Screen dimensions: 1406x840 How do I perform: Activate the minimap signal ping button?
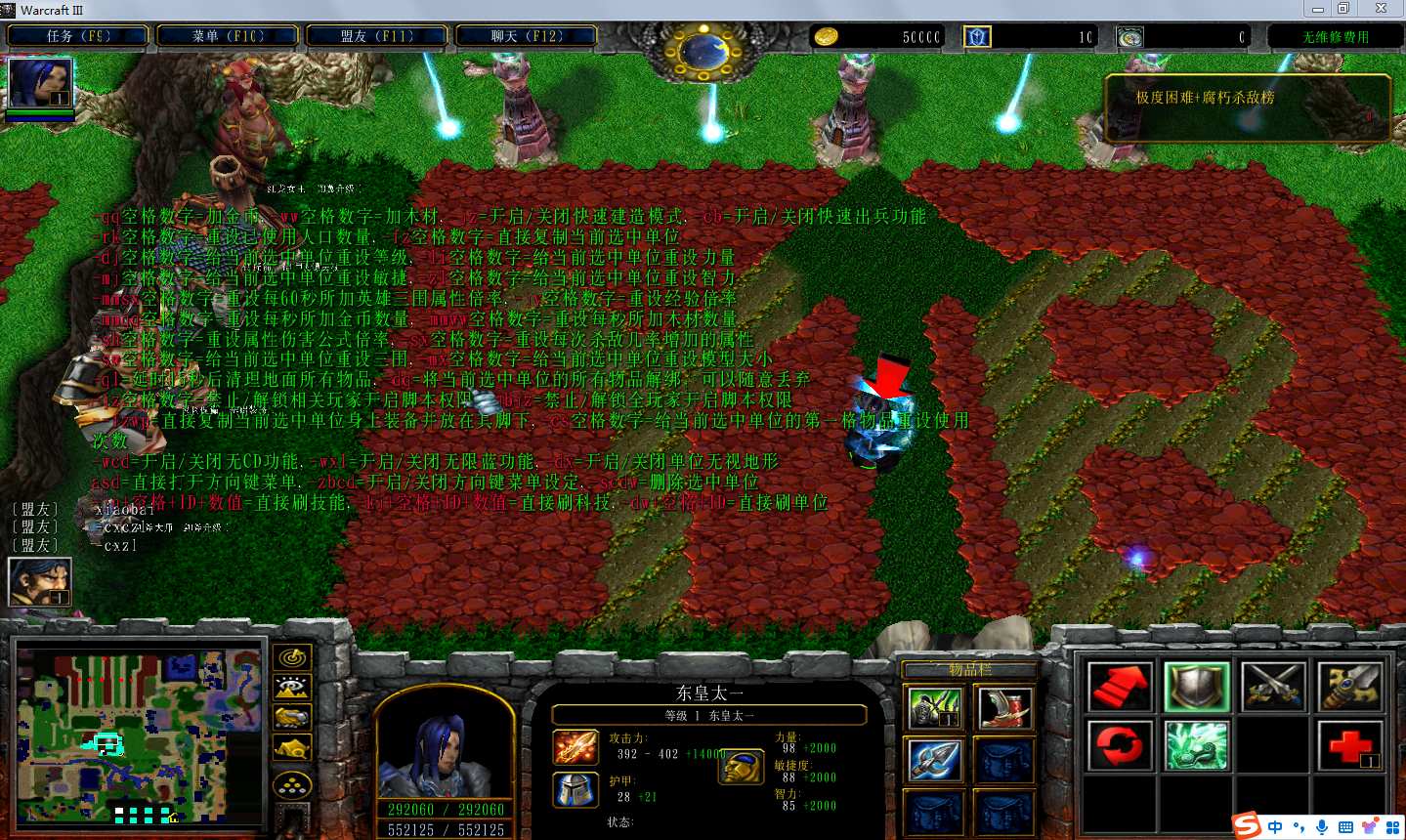(x=292, y=658)
